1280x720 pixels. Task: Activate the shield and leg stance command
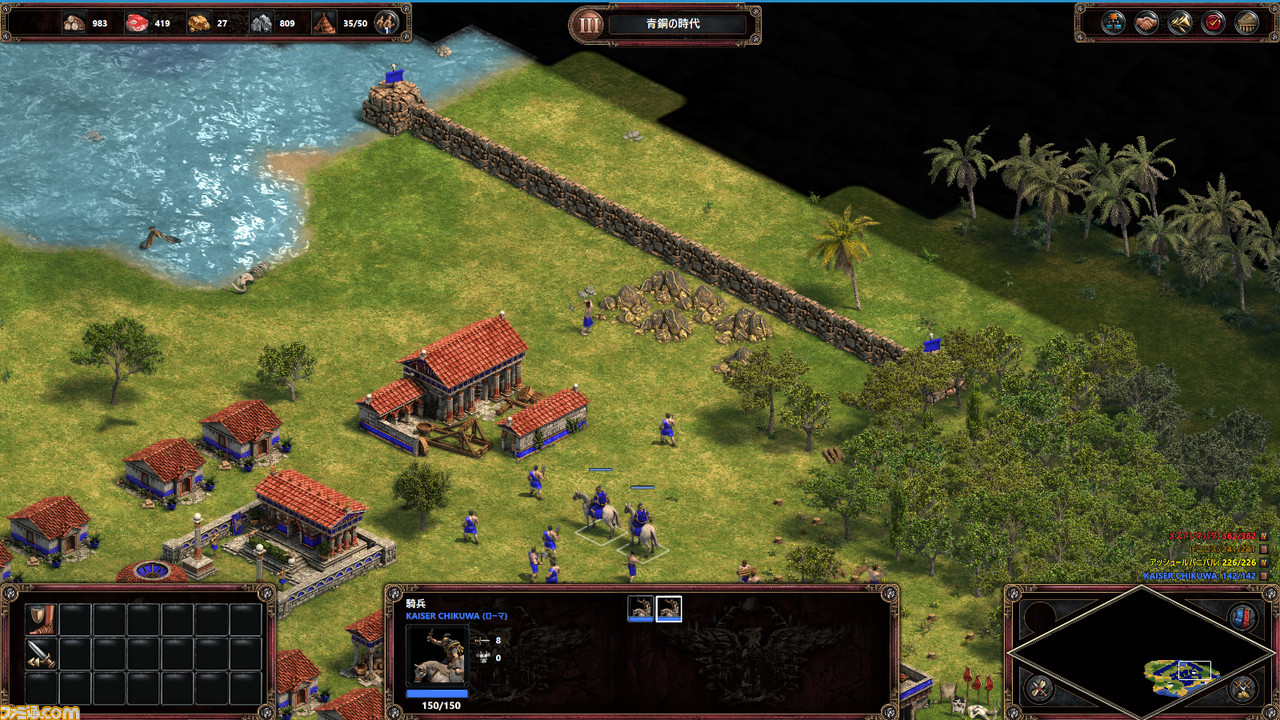pos(41,619)
